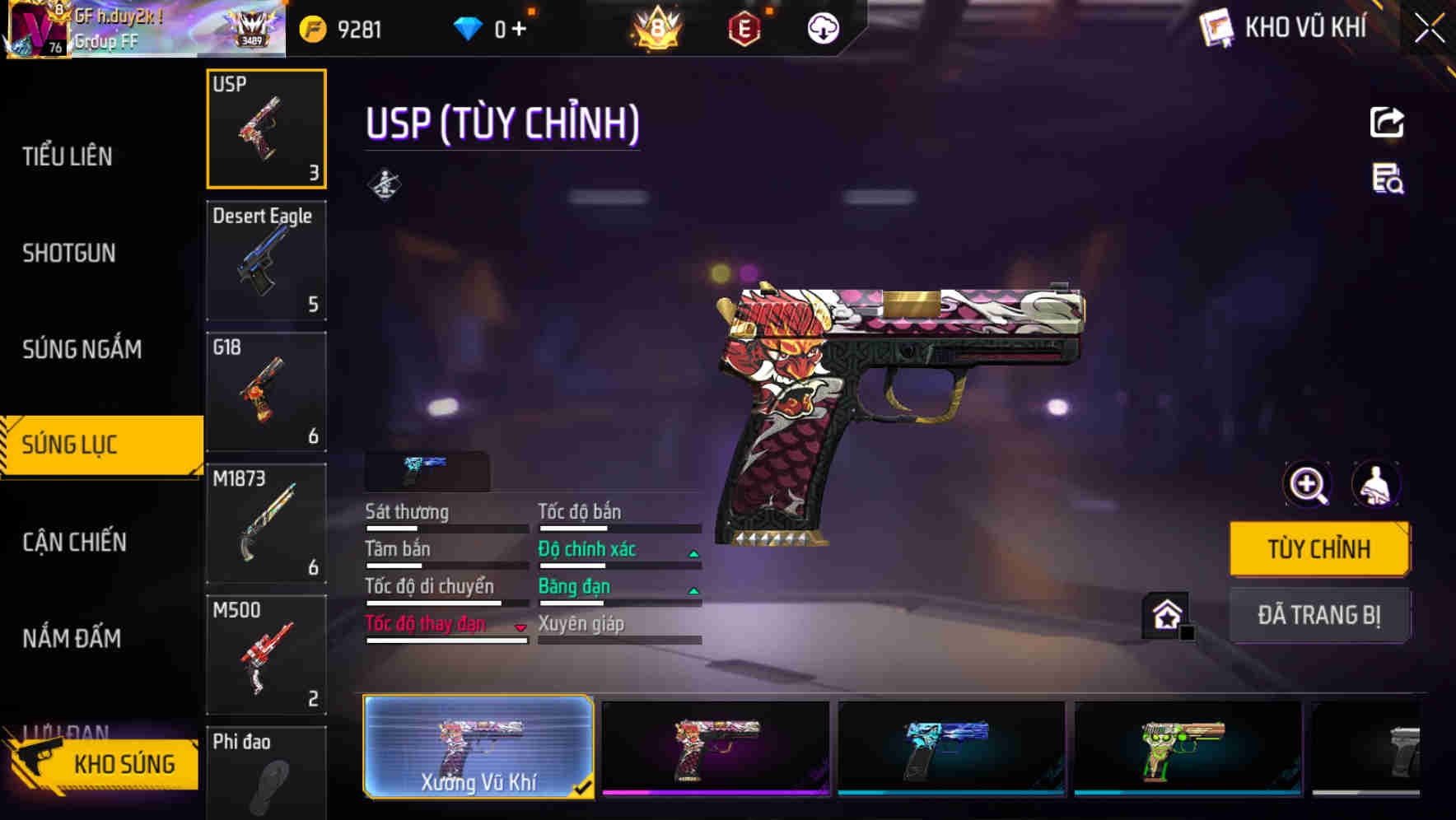Image resolution: width=1456 pixels, height=820 pixels.
Task: Open the red E badge icon
Action: [743, 27]
